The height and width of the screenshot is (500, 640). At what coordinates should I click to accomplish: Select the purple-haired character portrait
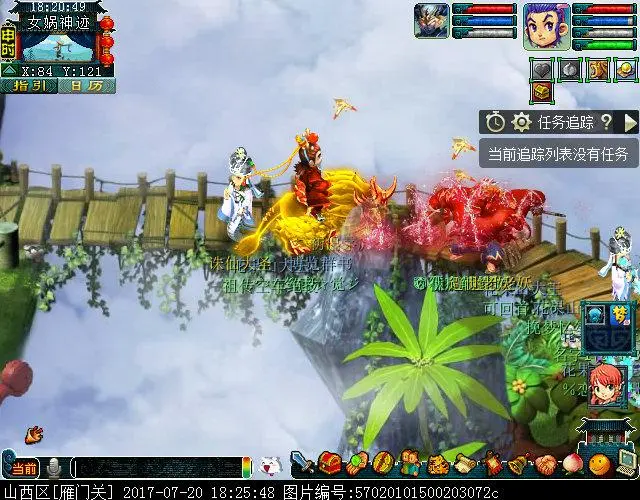click(546, 25)
